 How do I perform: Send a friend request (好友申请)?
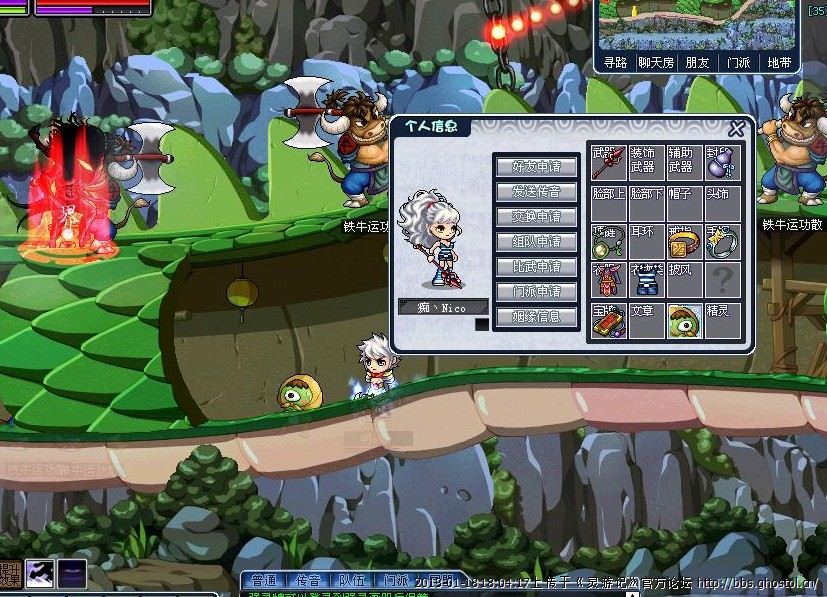(x=536, y=167)
